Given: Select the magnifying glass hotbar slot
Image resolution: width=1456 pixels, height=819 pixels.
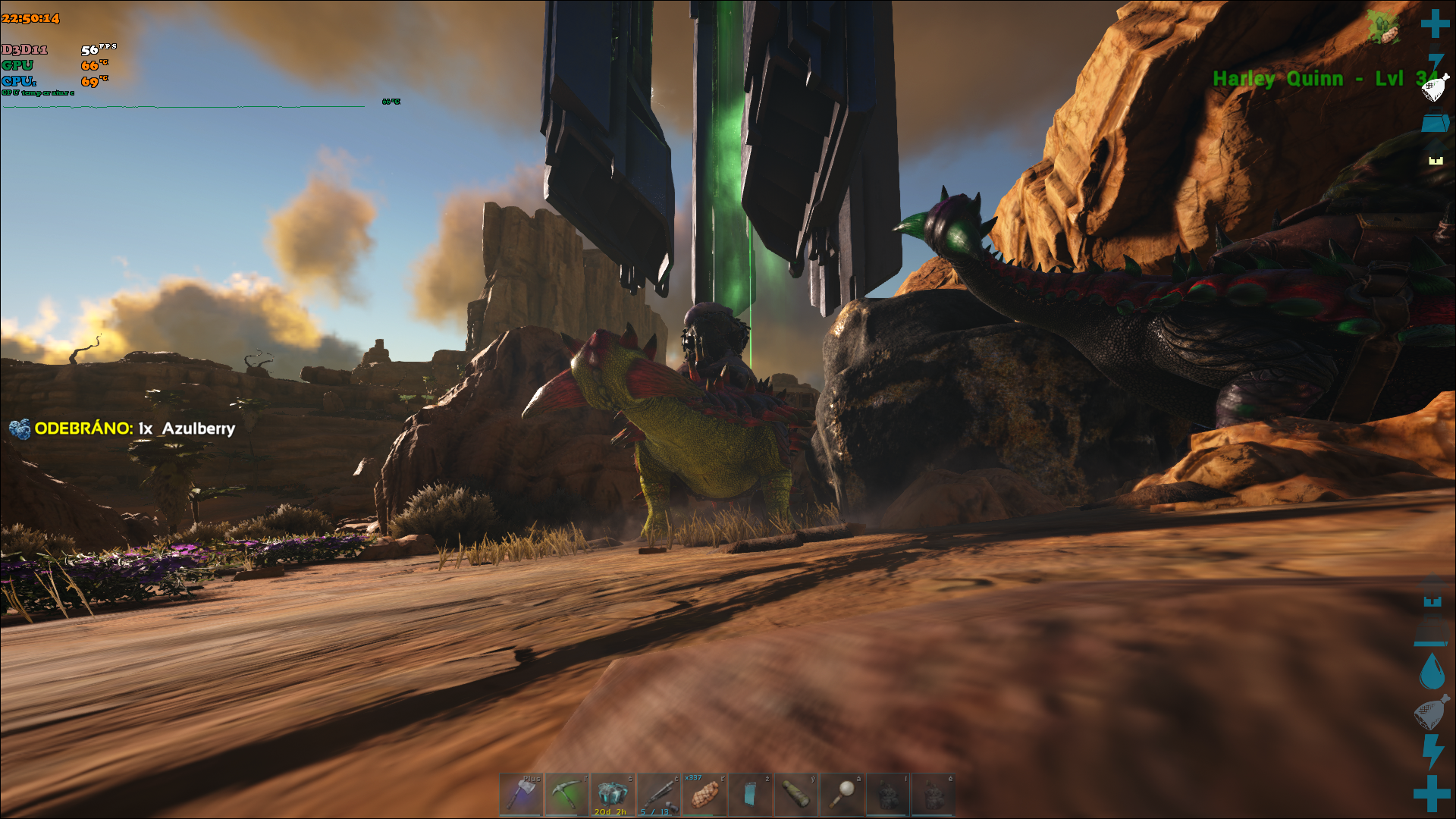Looking at the screenshot, I should 842,794.
